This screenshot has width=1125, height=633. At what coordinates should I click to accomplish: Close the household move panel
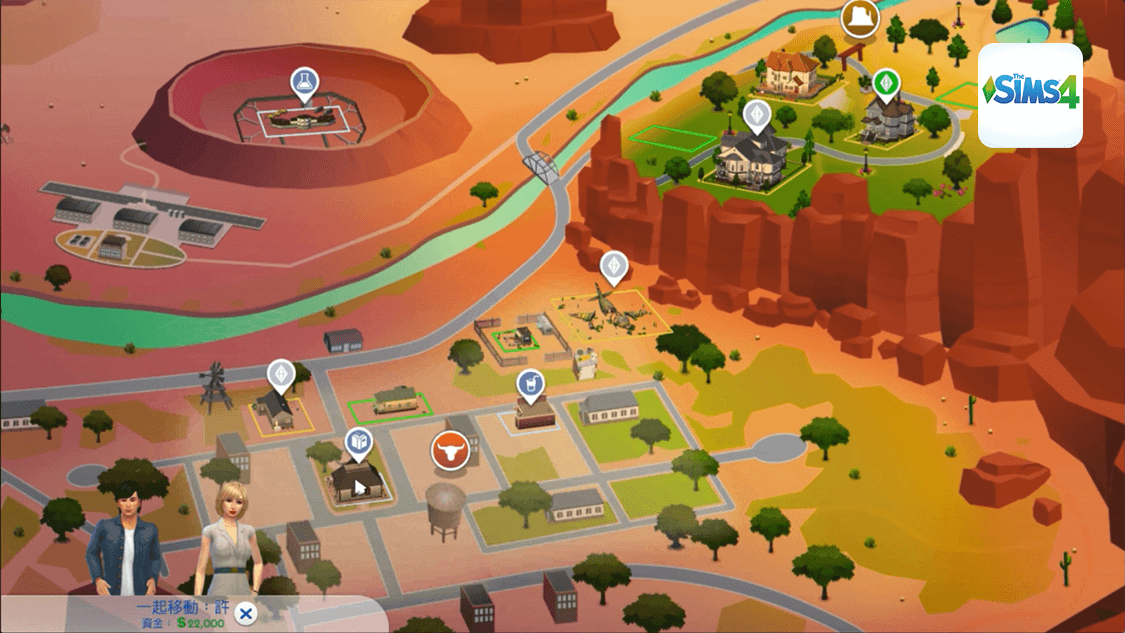(x=245, y=613)
